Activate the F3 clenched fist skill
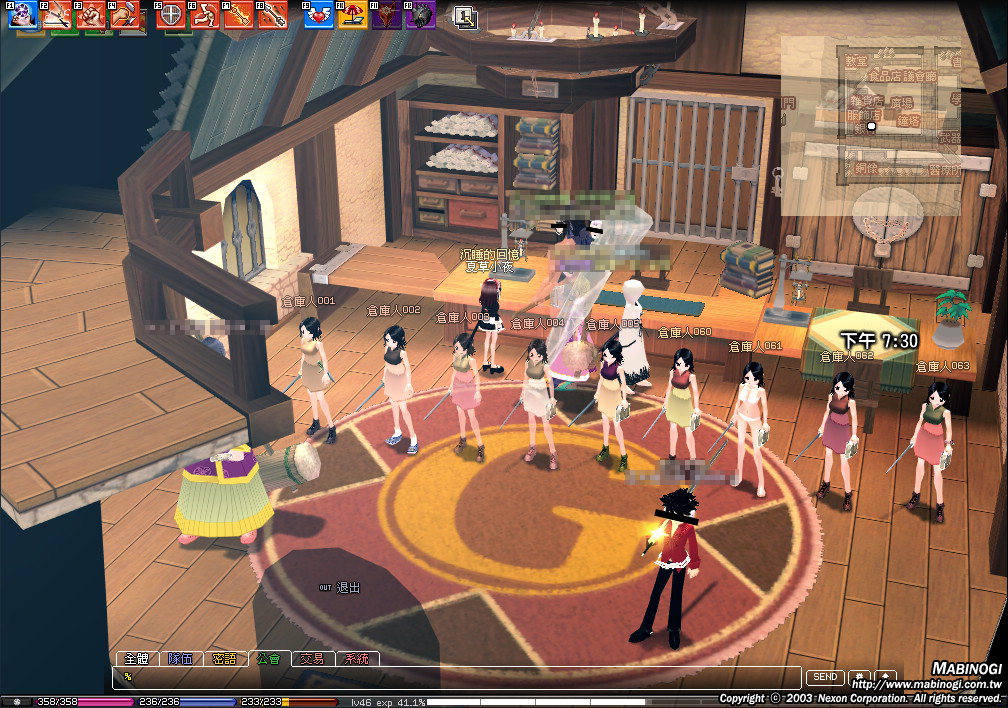 [x=90, y=14]
